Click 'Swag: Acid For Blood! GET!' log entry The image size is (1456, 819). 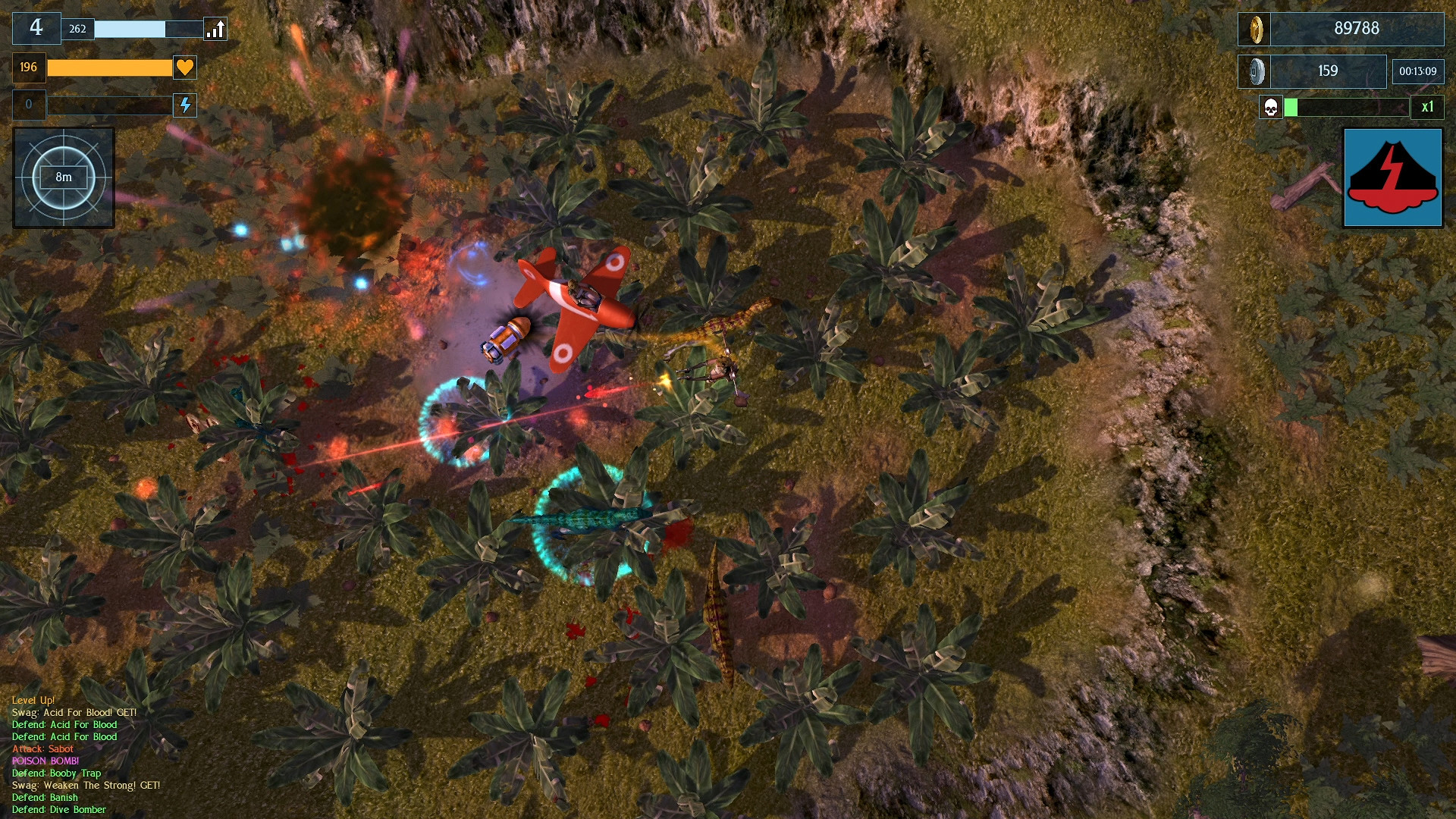74,712
